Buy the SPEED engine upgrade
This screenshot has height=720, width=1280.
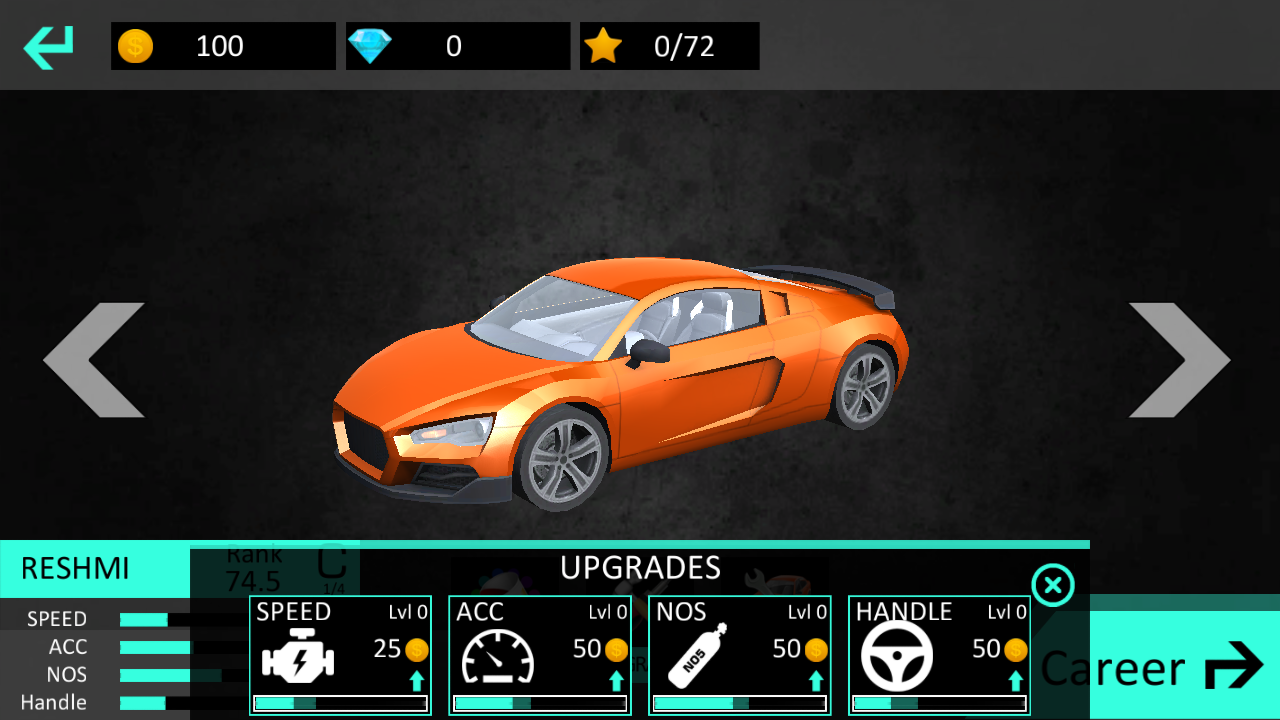pyautogui.click(x=340, y=655)
